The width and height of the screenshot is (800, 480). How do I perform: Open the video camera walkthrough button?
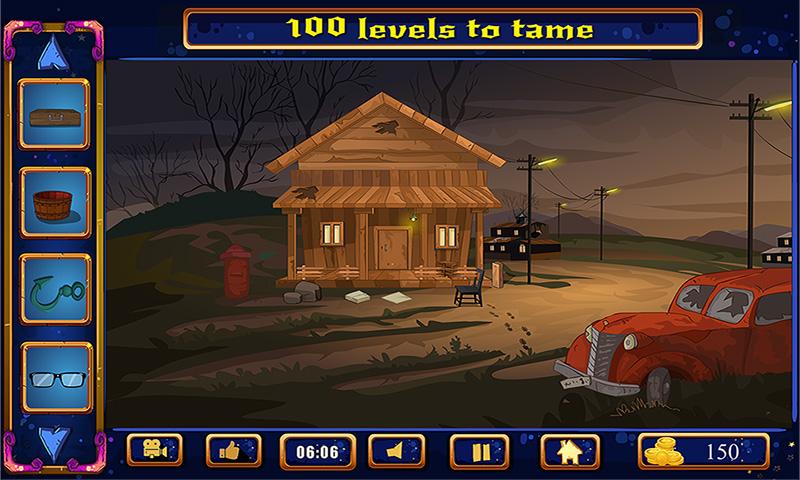(x=155, y=451)
